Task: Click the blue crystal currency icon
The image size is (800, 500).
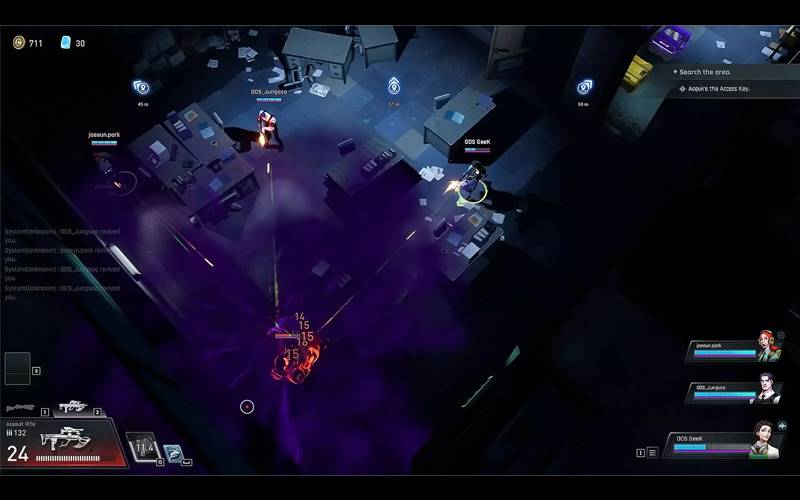Action: (x=66, y=43)
